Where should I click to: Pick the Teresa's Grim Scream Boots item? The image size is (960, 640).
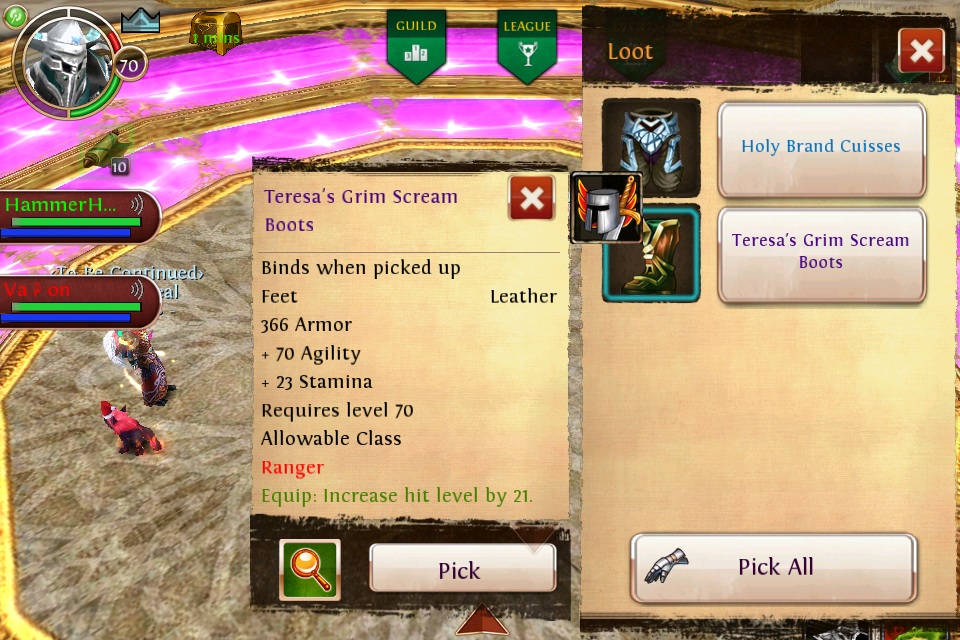tap(461, 569)
